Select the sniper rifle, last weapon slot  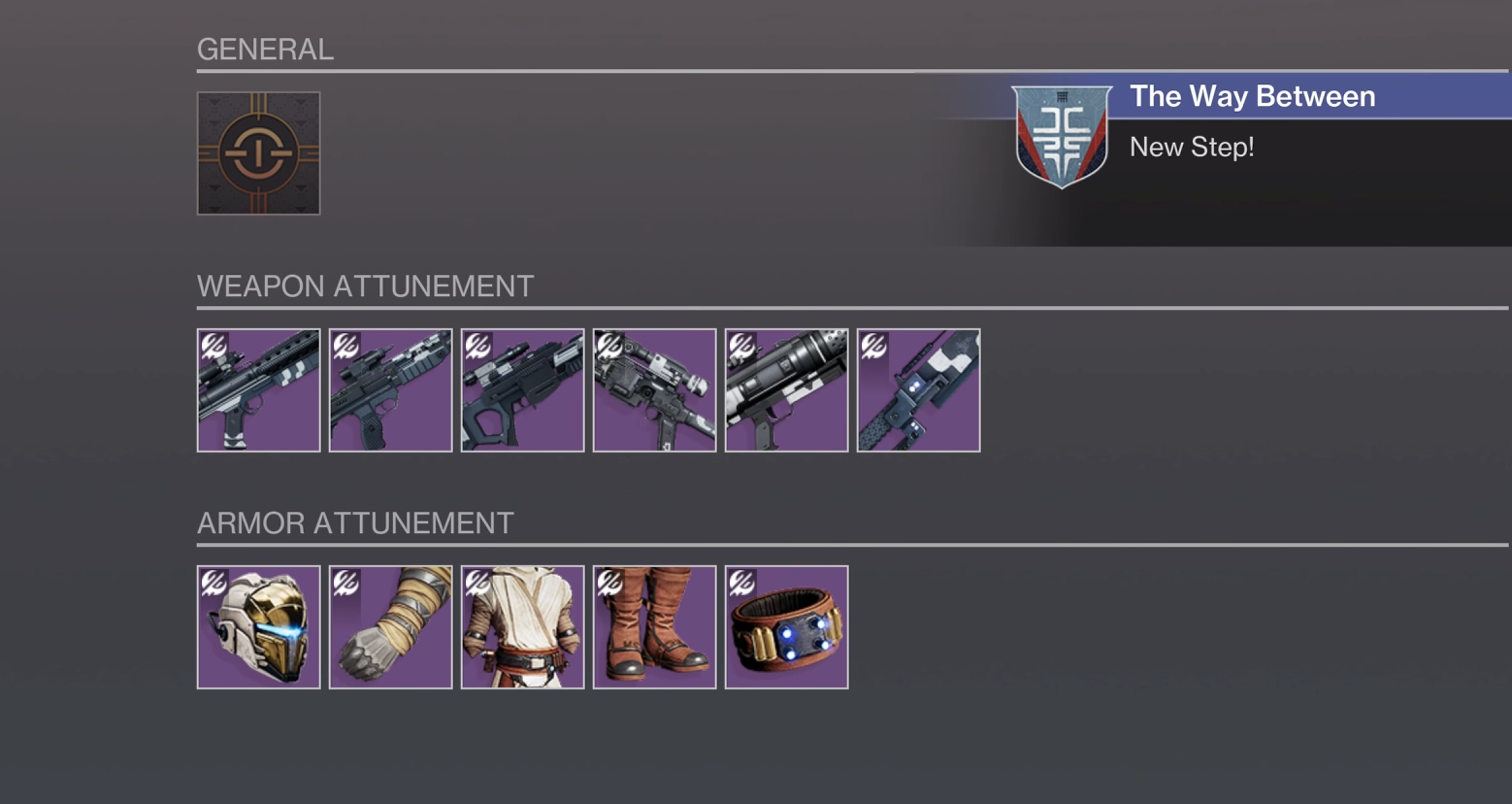[918, 389]
